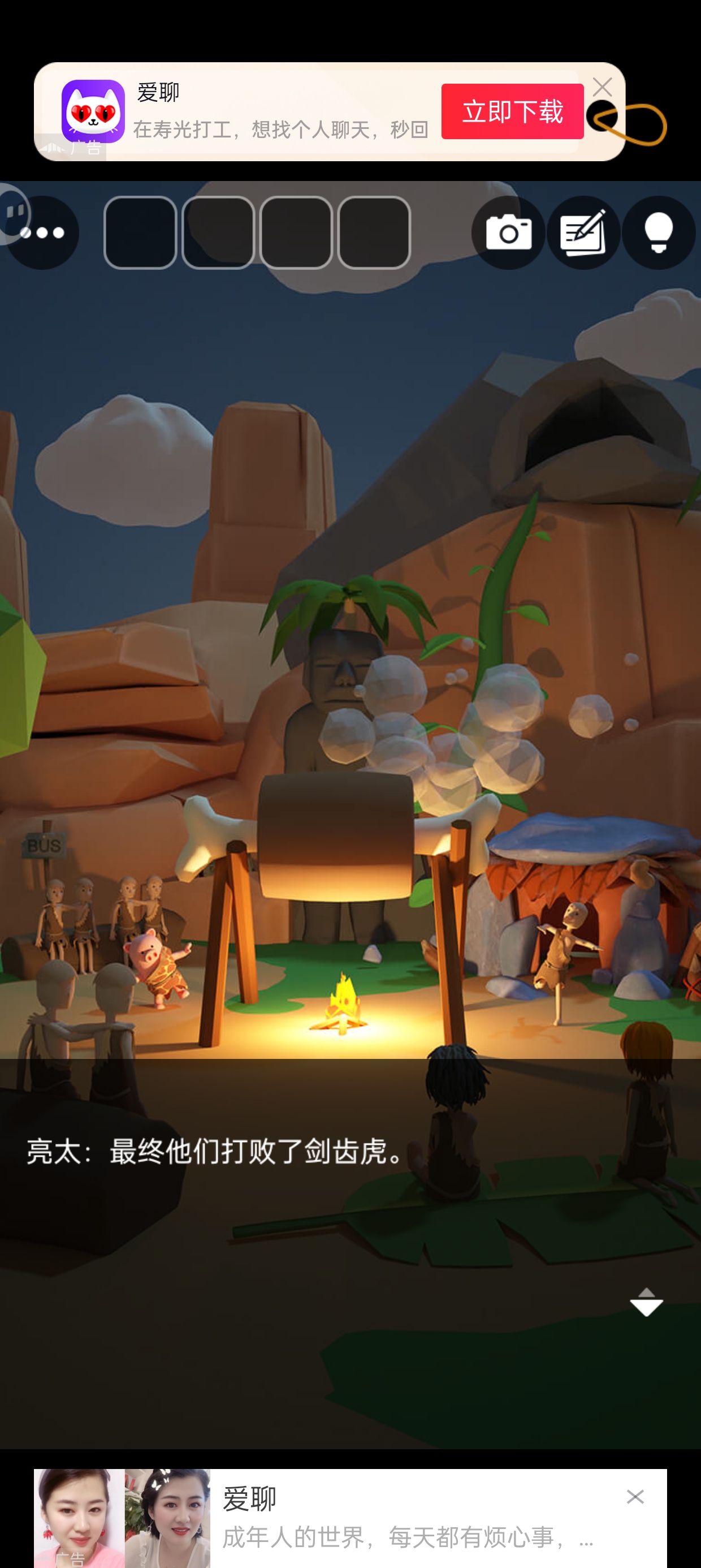
Task: Open the memo notepad icon
Action: click(x=583, y=232)
